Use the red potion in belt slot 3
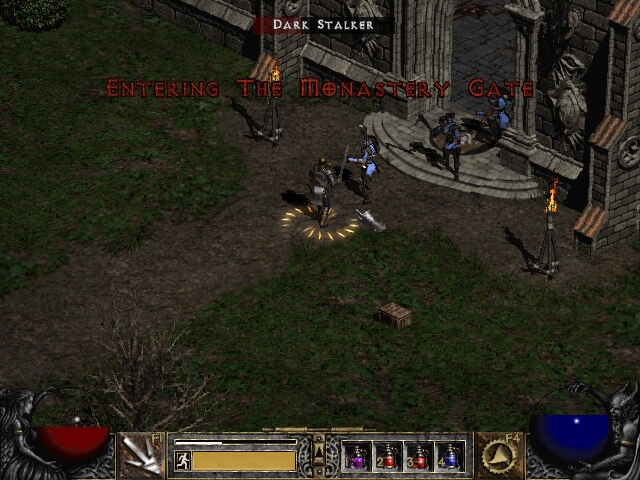 click(x=419, y=457)
